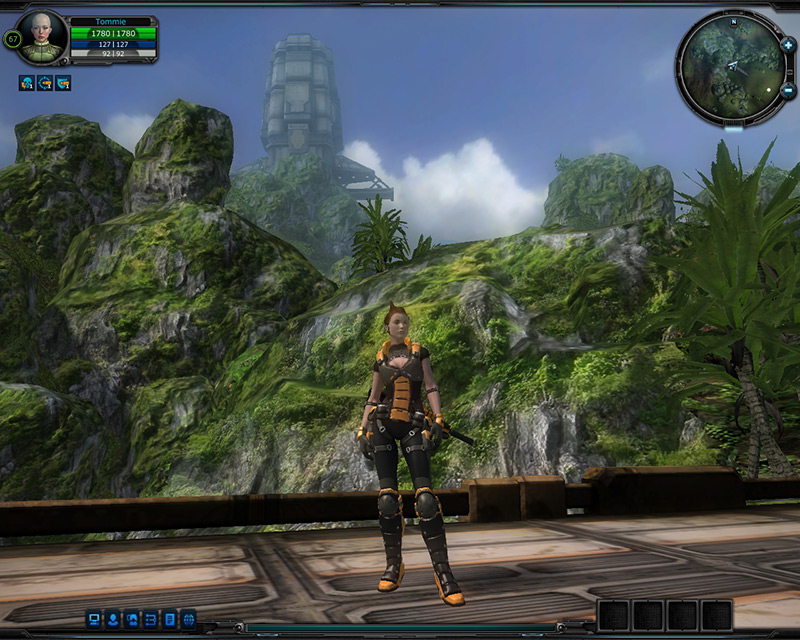
Task: Zoom out the minimap with minus button
Action: [788, 90]
